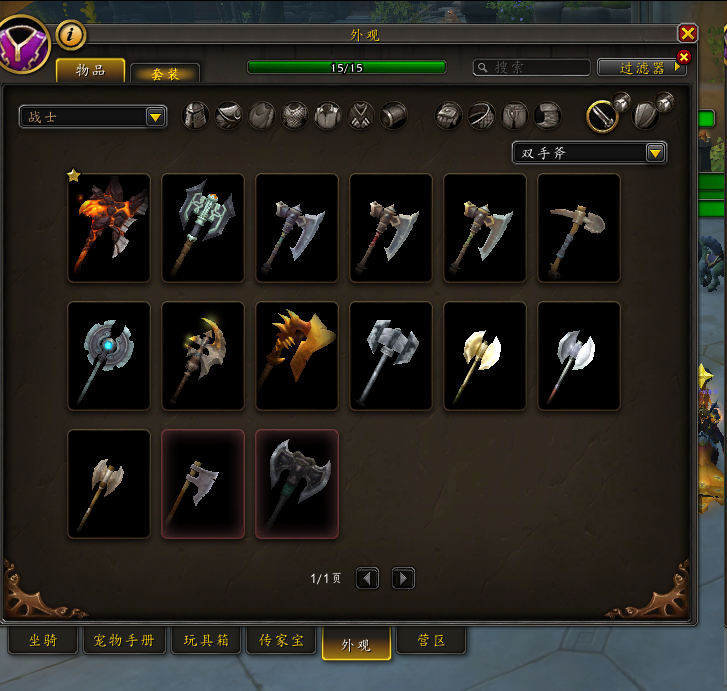The width and height of the screenshot is (727, 691).
Task: Close the 外观 appearance window
Action: (687, 34)
